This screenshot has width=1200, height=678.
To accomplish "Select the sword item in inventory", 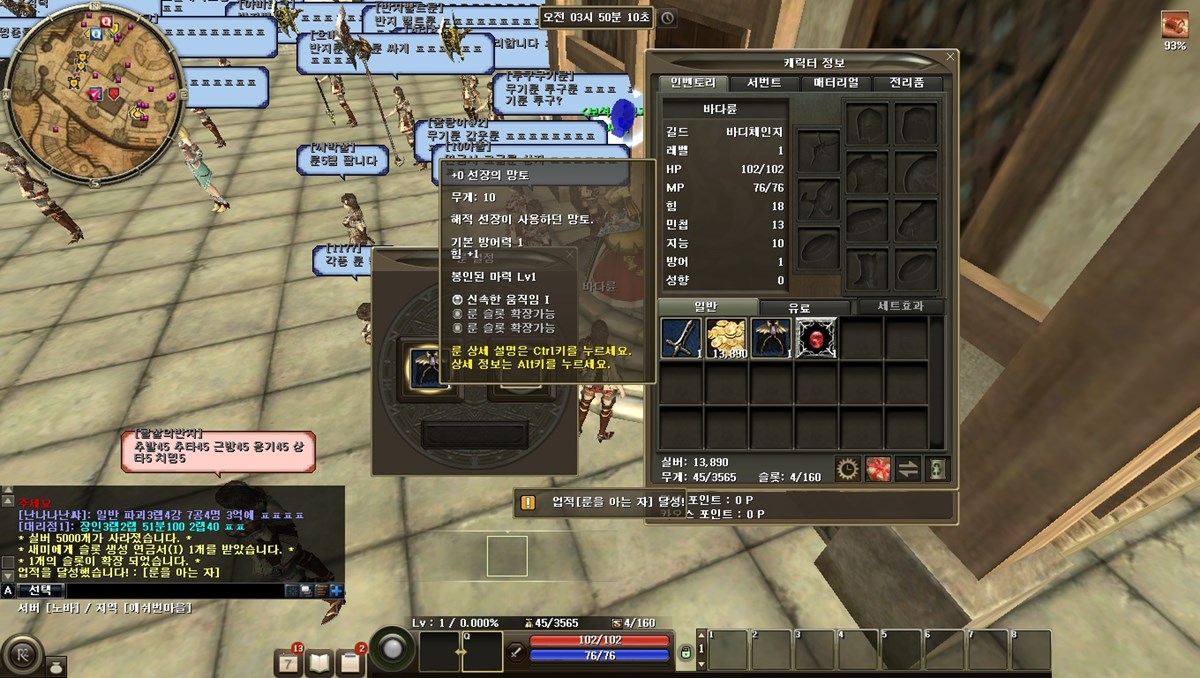I will tap(681, 338).
